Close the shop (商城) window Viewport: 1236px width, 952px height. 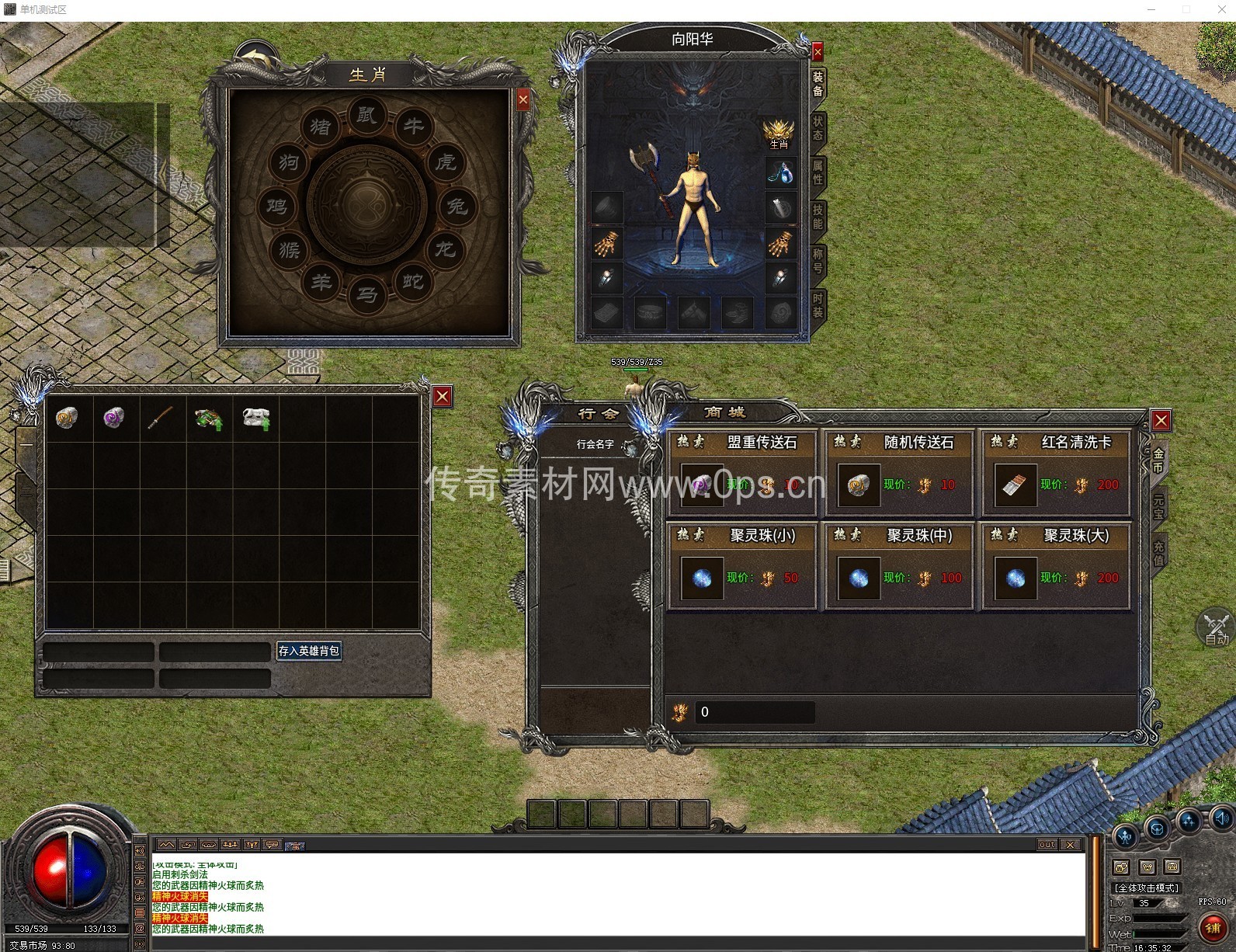click(1161, 421)
